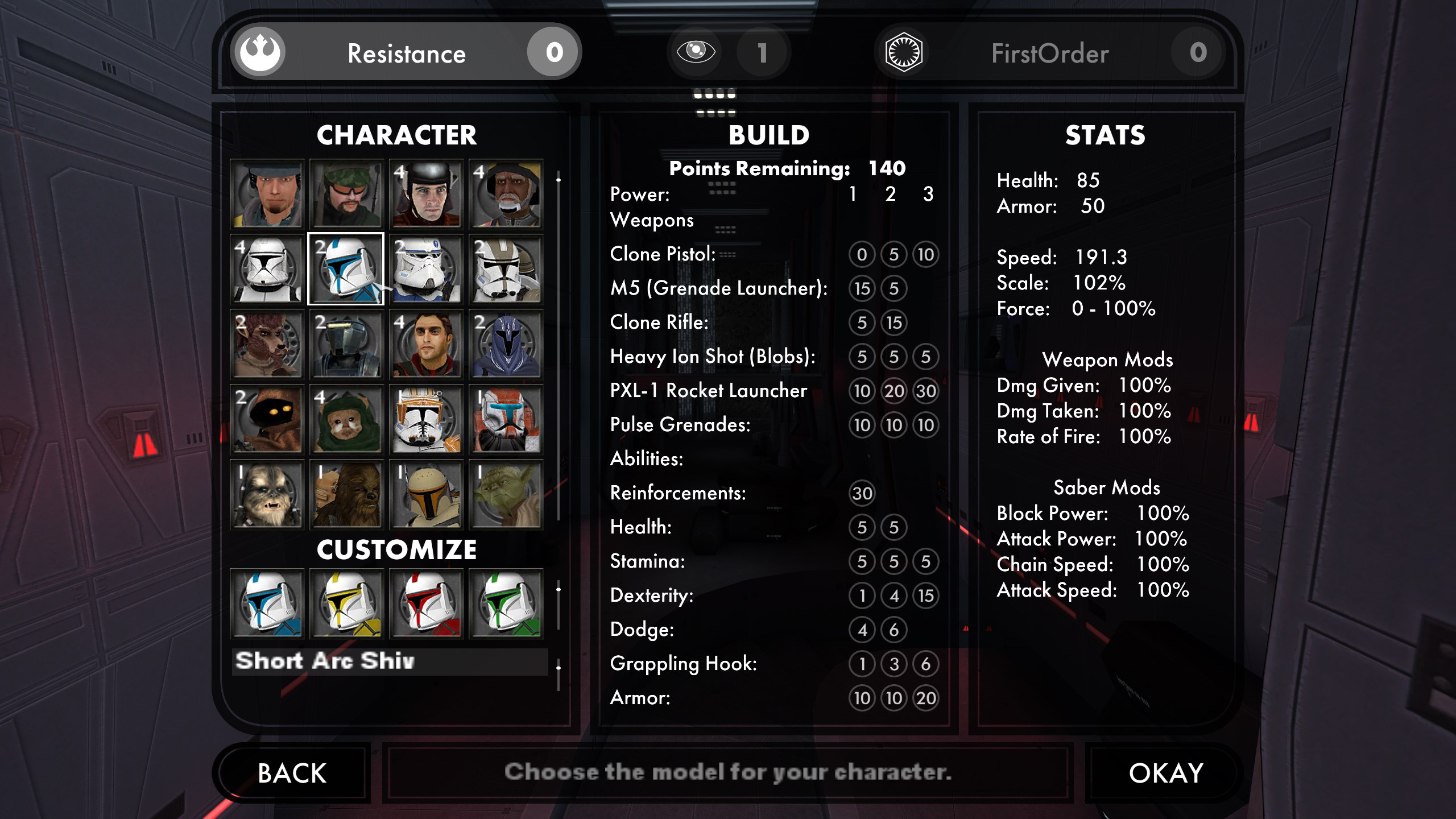This screenshot has height=819, width=1456.
Task: Select the yellow clone helmet skin
Action: tap(347, 604)
